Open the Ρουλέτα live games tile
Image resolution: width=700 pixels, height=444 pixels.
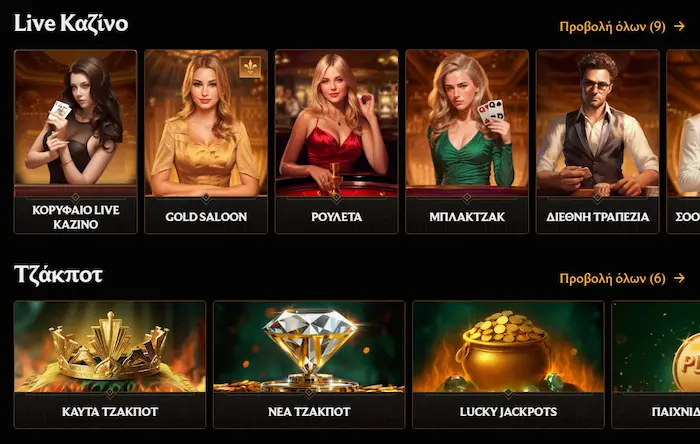pyautogui.click(x=336, y=140)
